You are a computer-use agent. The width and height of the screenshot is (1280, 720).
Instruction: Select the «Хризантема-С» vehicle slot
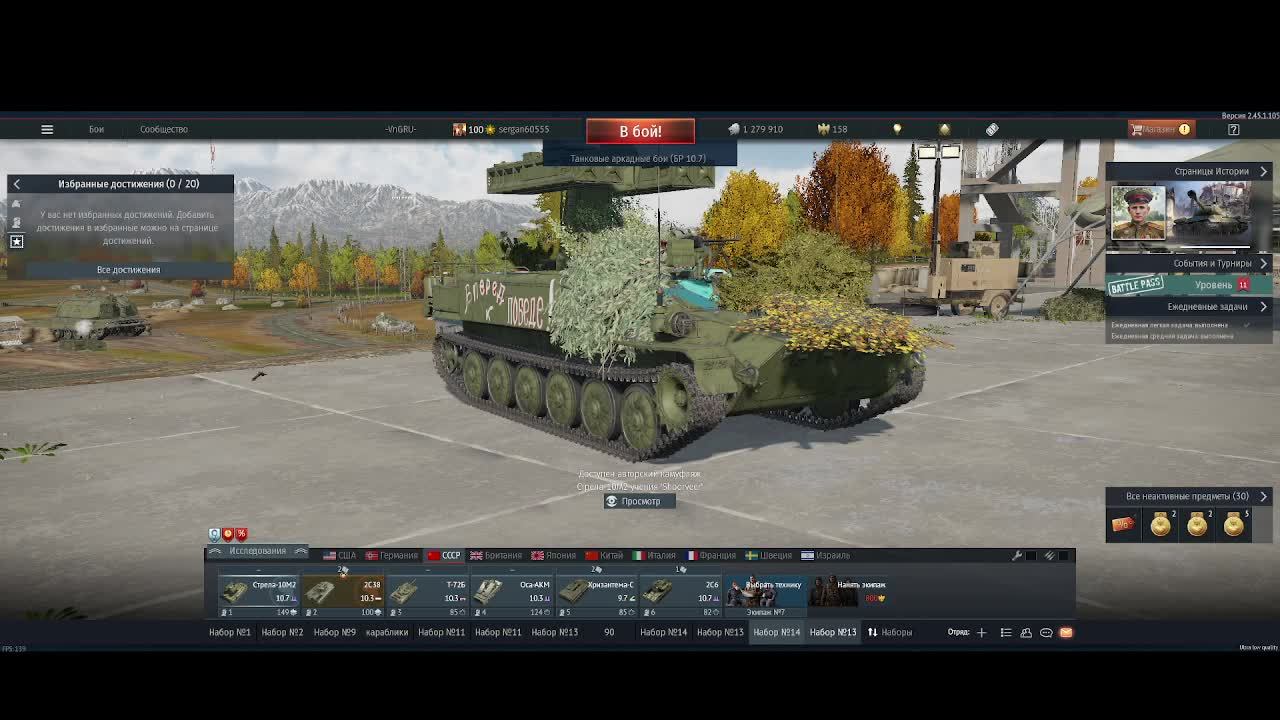[x=597, y=592]
